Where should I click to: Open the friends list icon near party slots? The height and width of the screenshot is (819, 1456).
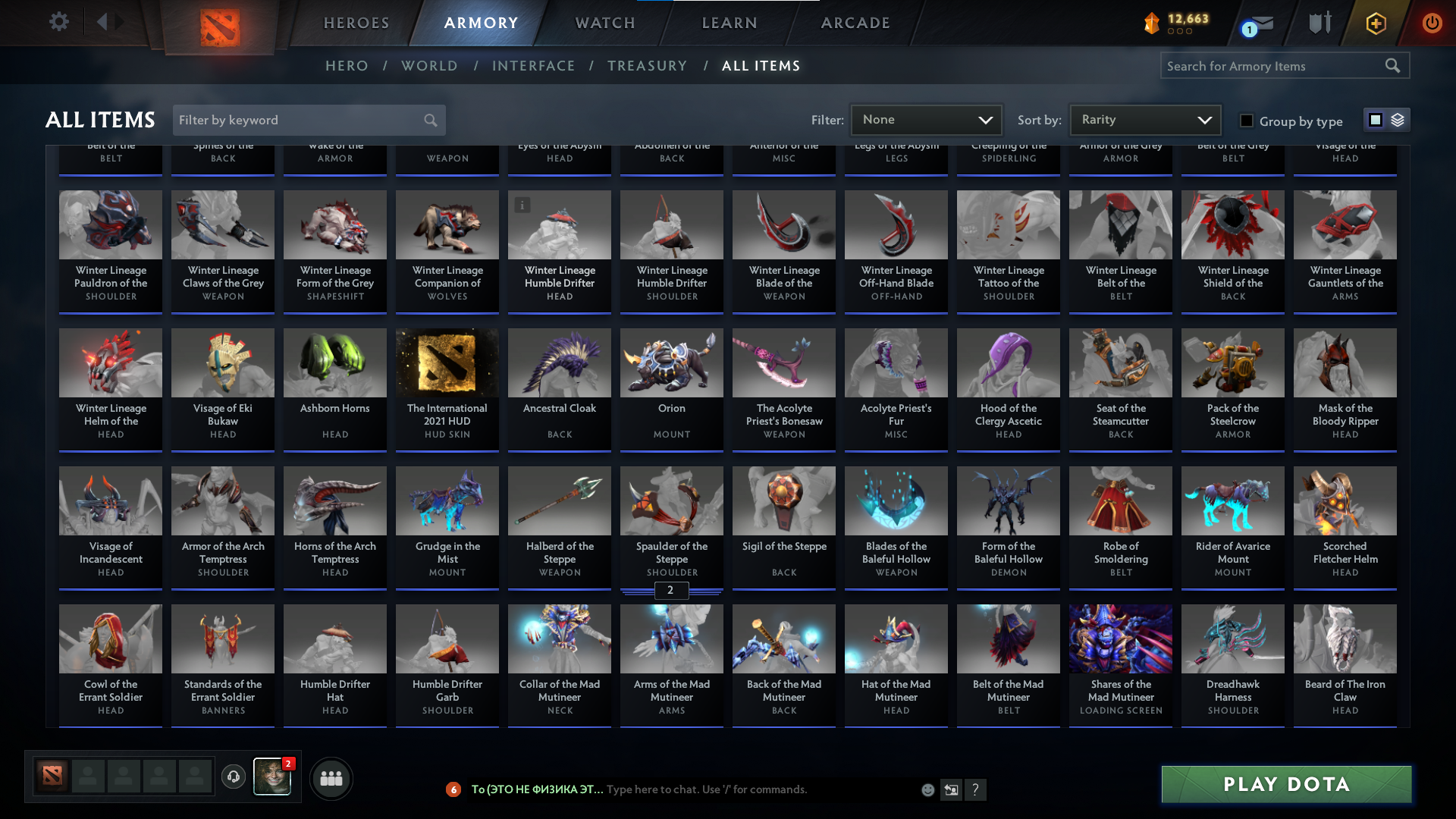(331, 778)
